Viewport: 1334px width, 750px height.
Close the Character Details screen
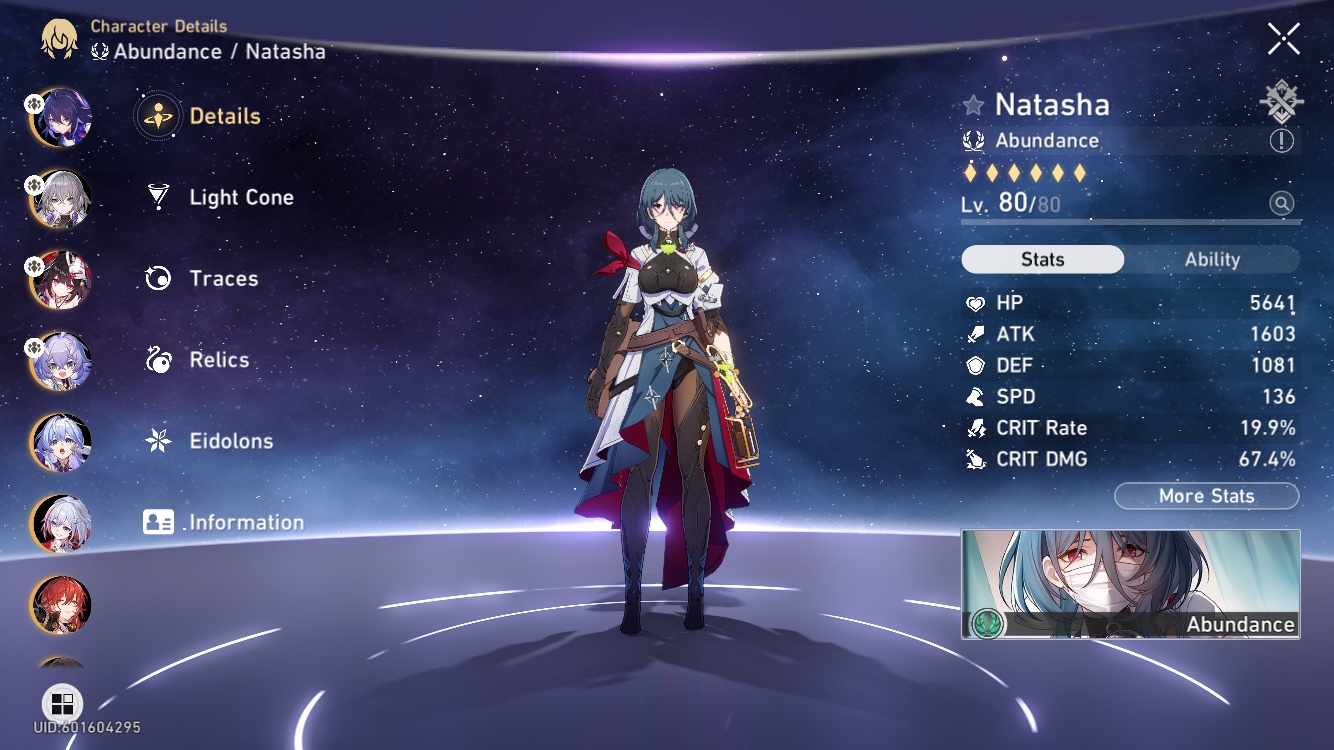1283,39
